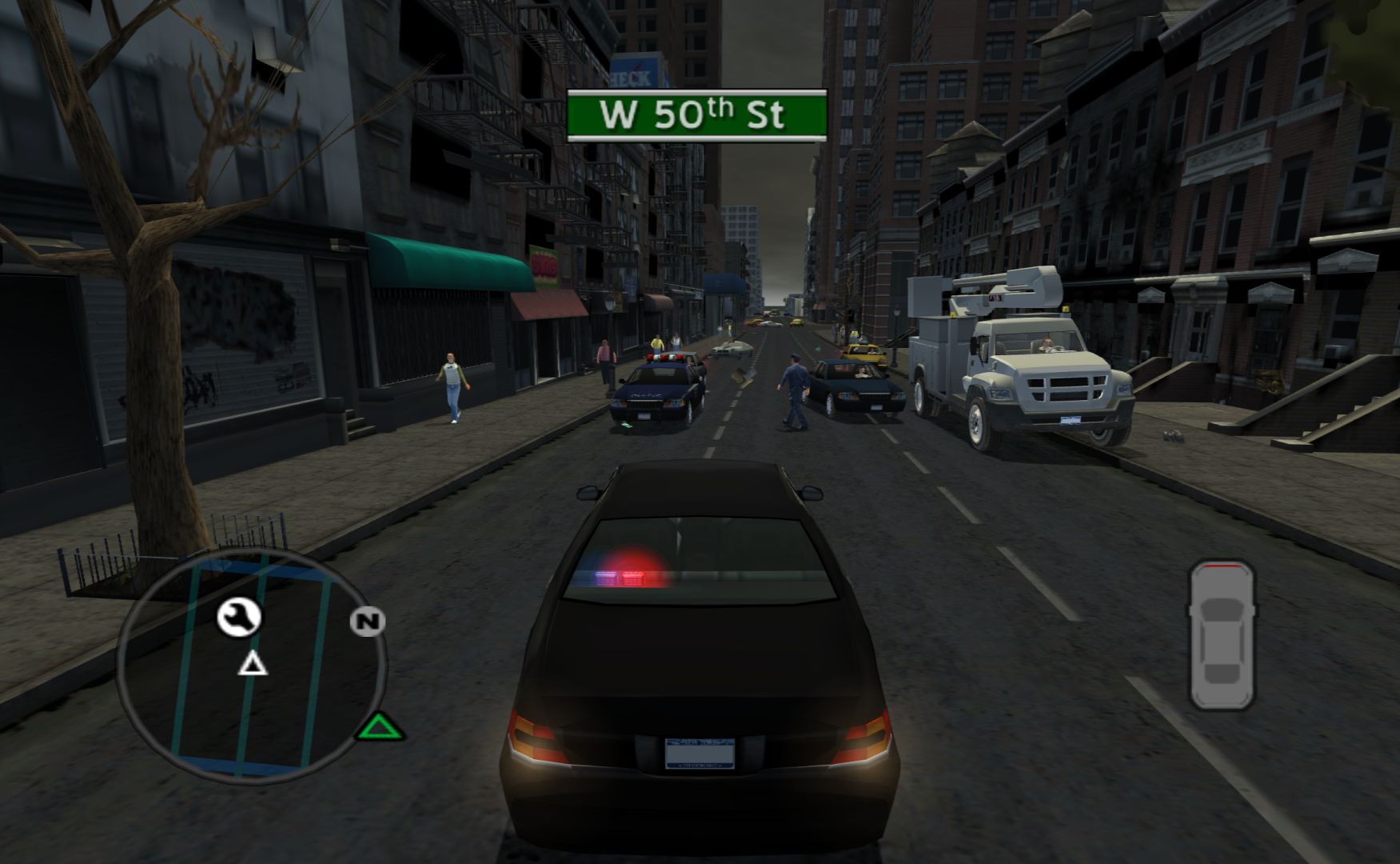Click the white player arrow on minimap

click(253, 664)
